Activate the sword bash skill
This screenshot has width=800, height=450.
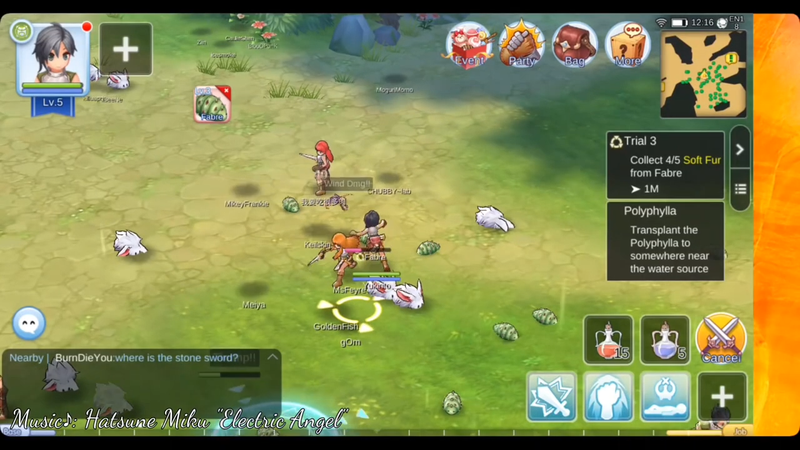551,397
